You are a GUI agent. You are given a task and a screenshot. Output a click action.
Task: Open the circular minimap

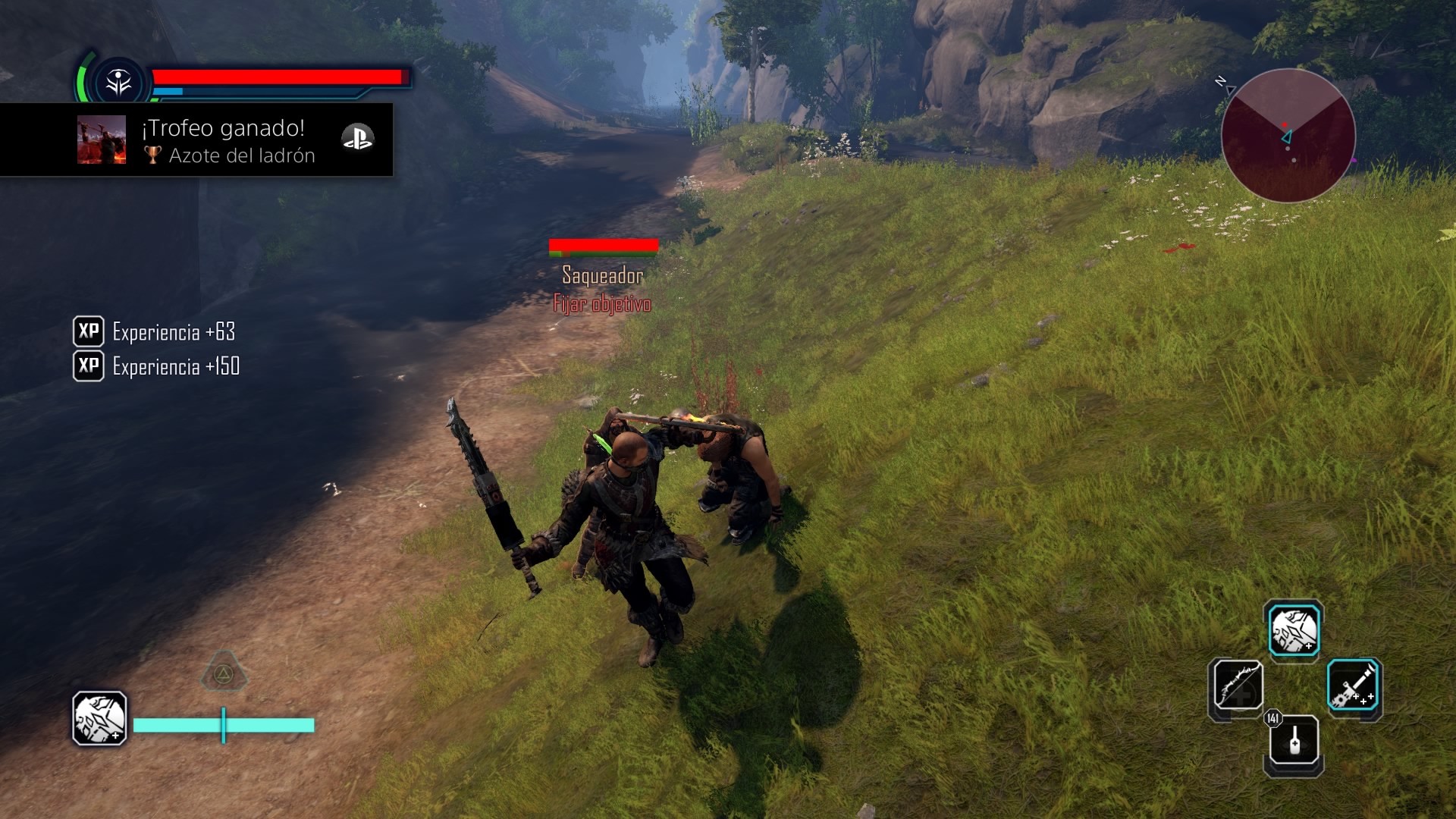(1288, 136)
